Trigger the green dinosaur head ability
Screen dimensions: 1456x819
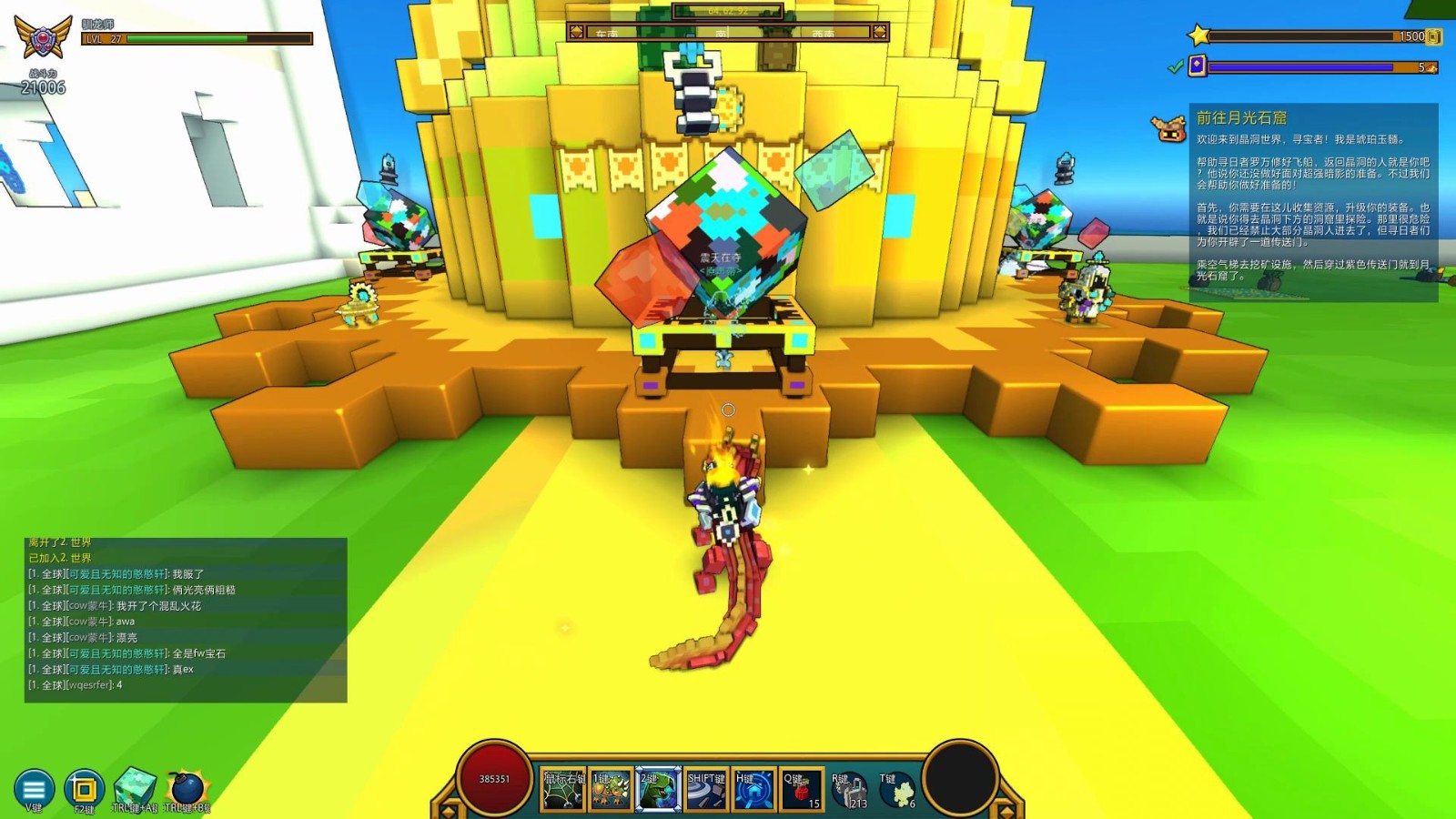click(658, 790)
